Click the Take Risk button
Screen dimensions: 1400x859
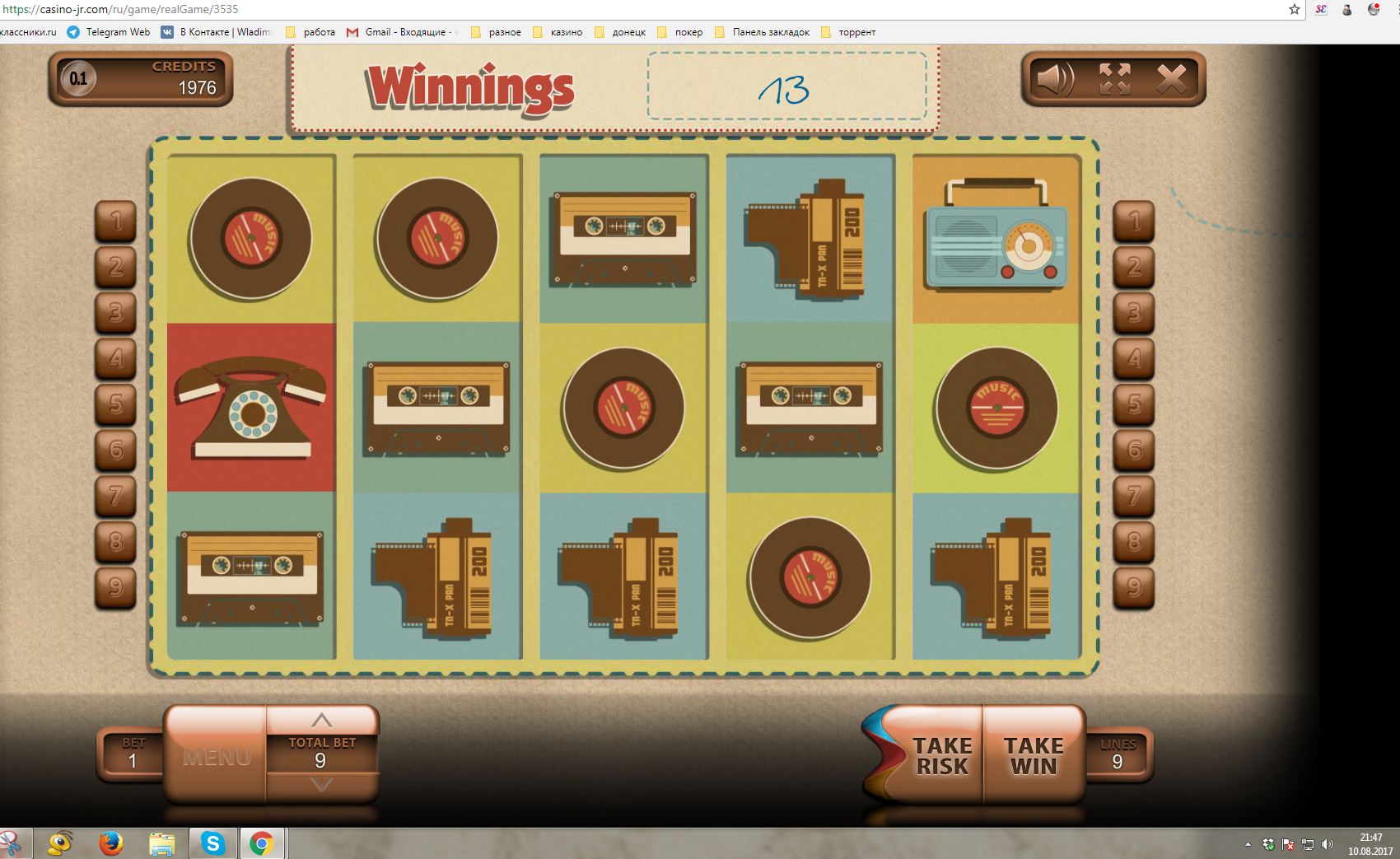click(x=941, y=756)
